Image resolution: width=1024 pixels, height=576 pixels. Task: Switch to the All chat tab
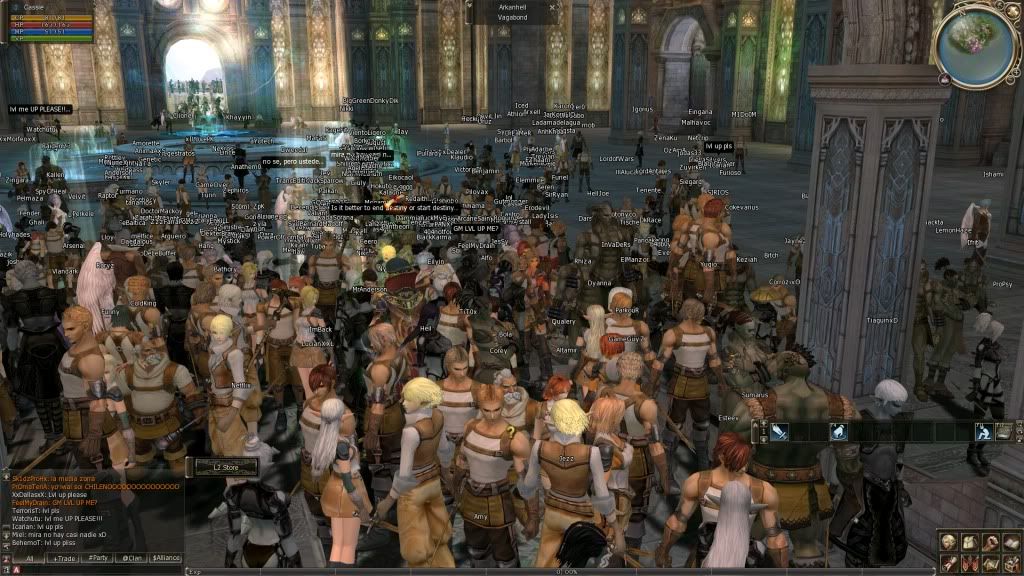click(29, 558)
